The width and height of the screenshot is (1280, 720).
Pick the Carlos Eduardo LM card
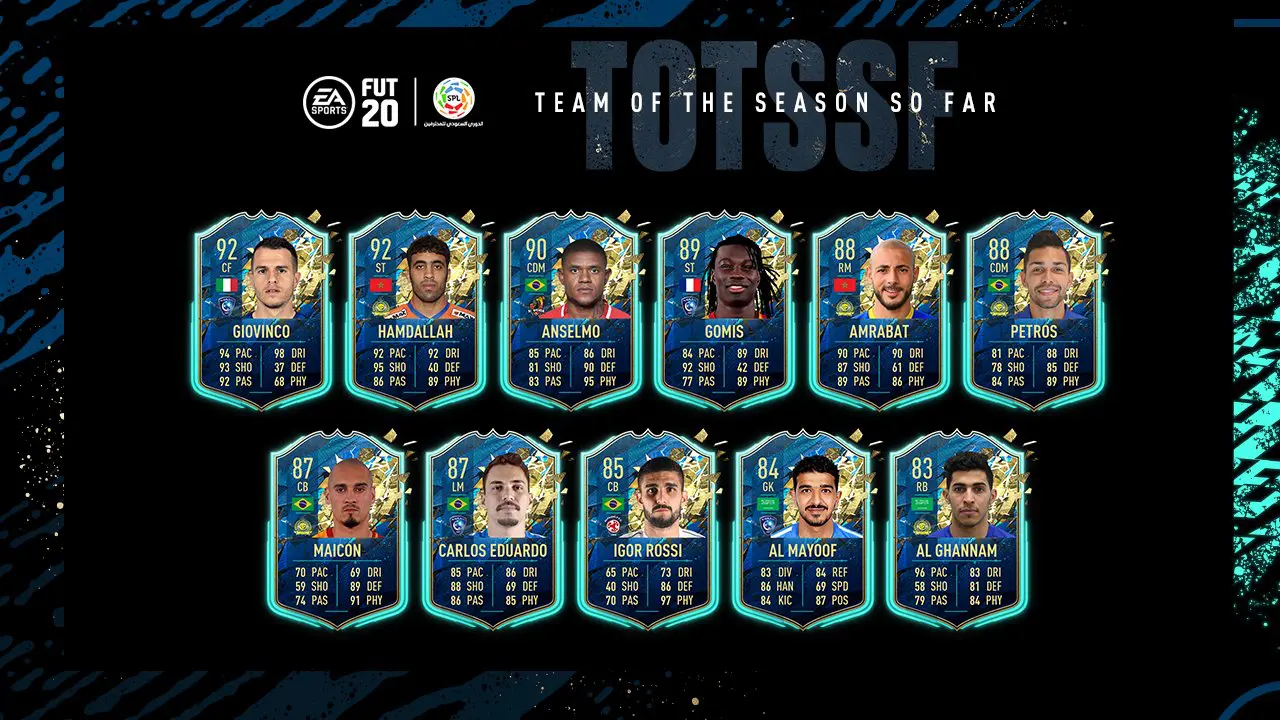click(492, 530)
